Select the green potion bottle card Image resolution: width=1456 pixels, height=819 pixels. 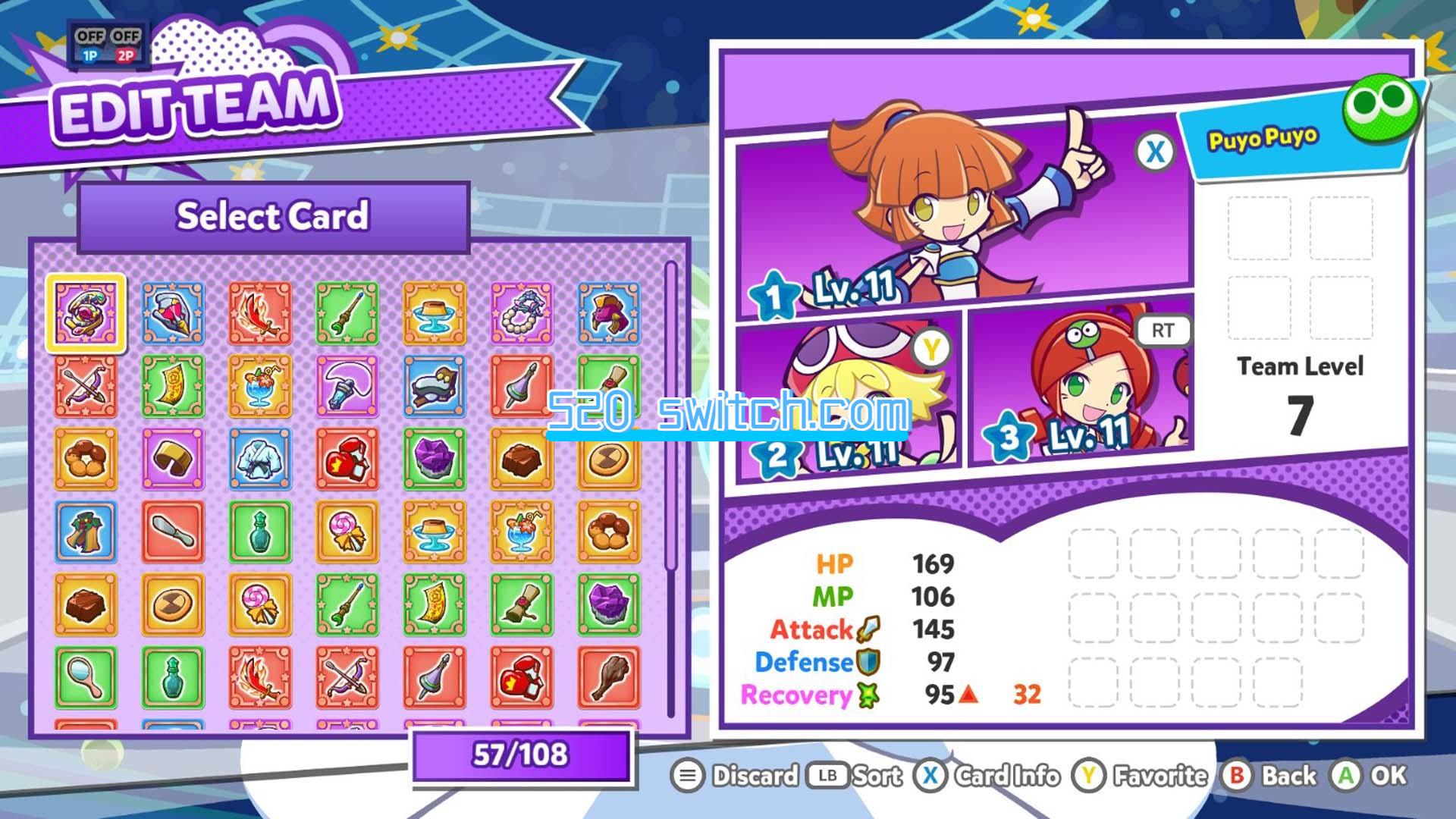pyautogui.click(x=260, y=531)
